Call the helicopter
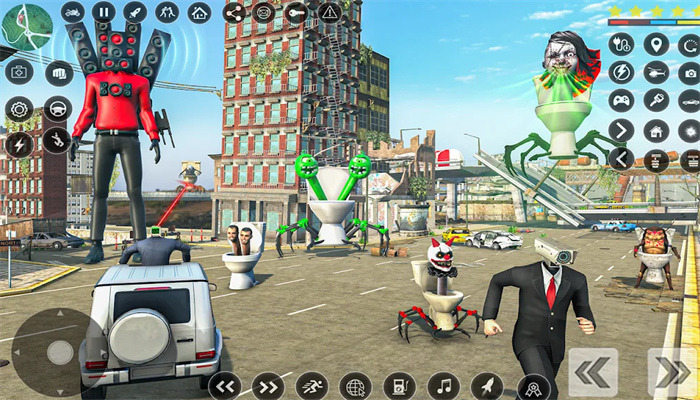Screen dimensions: 700x400 pos(656,72)
